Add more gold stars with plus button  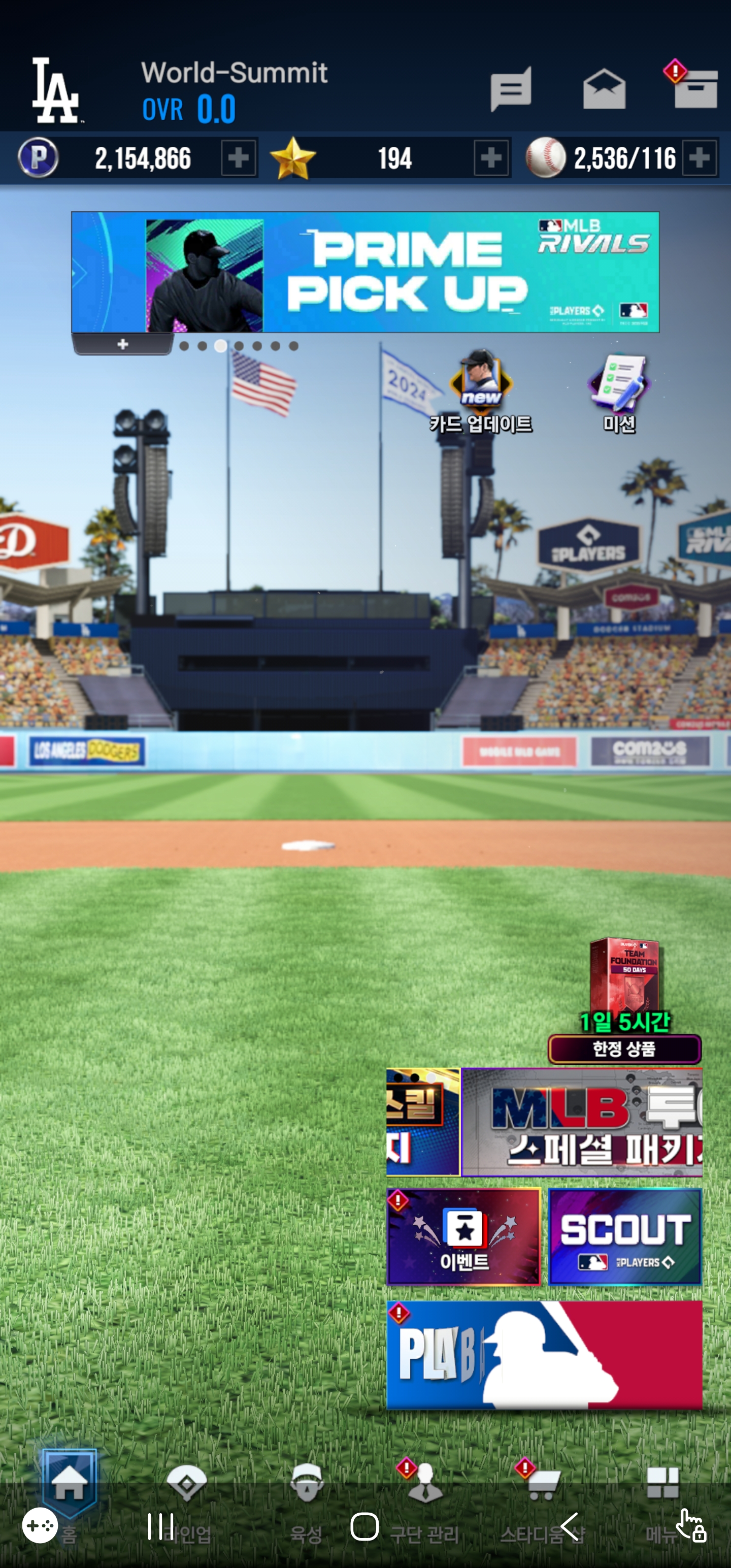[491, 158]
